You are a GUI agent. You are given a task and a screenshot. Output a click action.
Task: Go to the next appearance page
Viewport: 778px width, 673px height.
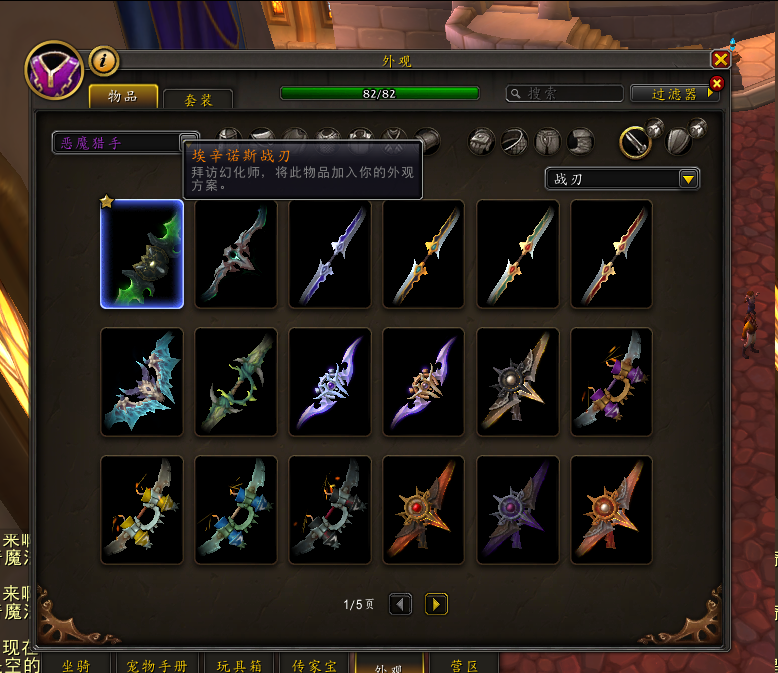click(436, 604)
